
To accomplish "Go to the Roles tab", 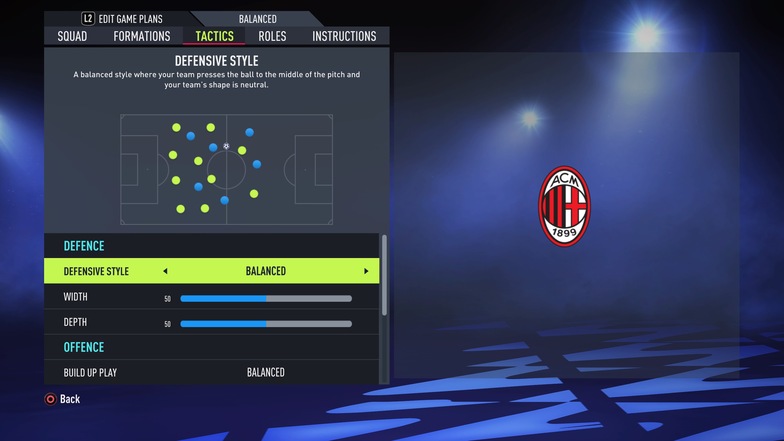I will click(x=272, y=36).
